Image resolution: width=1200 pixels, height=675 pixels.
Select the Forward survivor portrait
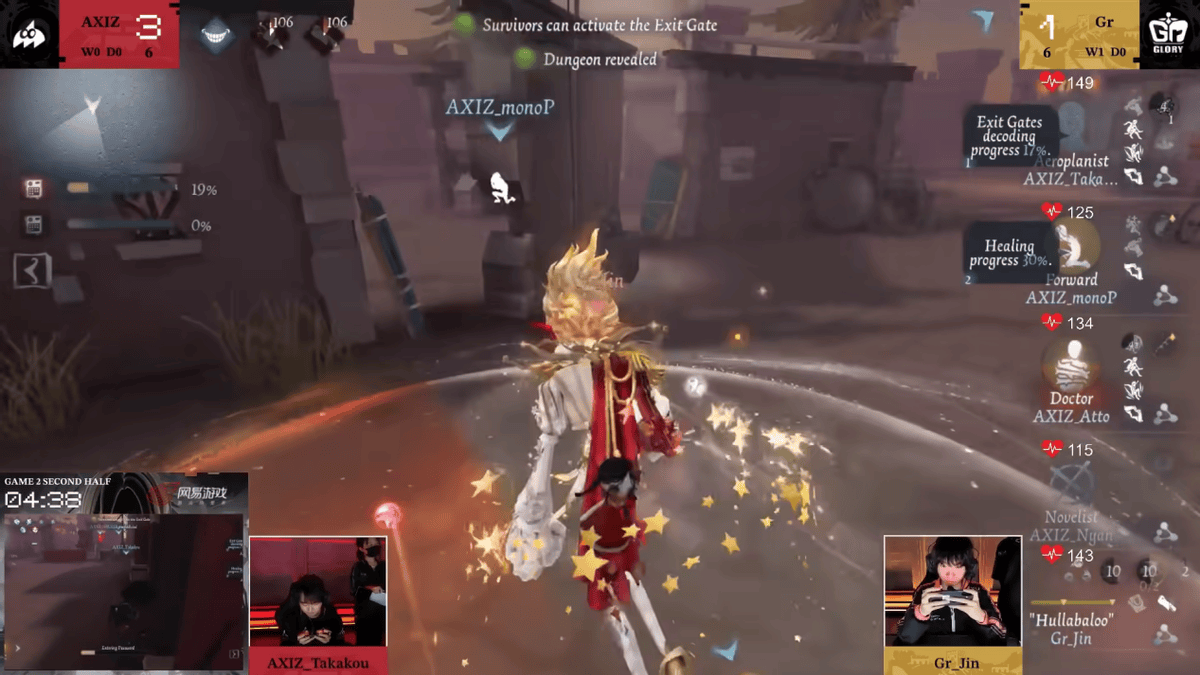pos(1073,245)
